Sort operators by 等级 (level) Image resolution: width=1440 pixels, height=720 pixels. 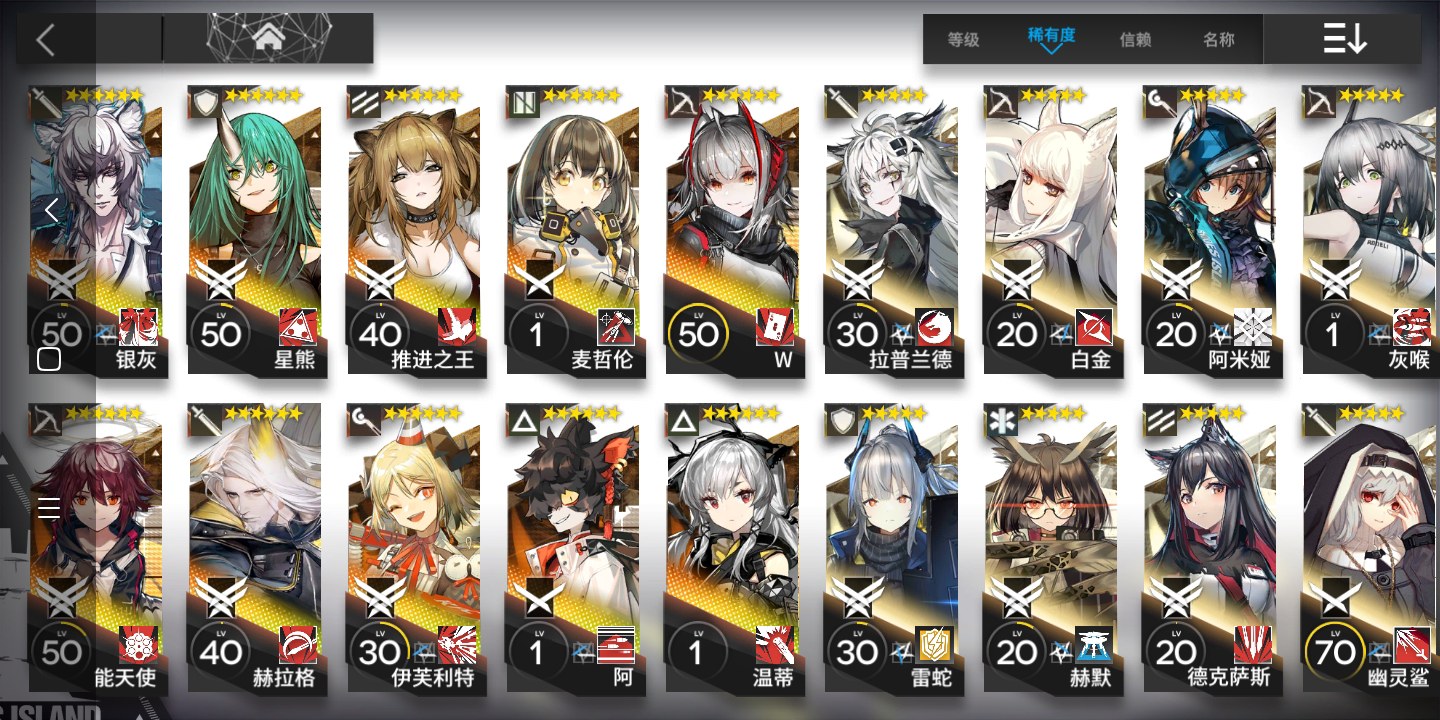(x=963, y=40)
